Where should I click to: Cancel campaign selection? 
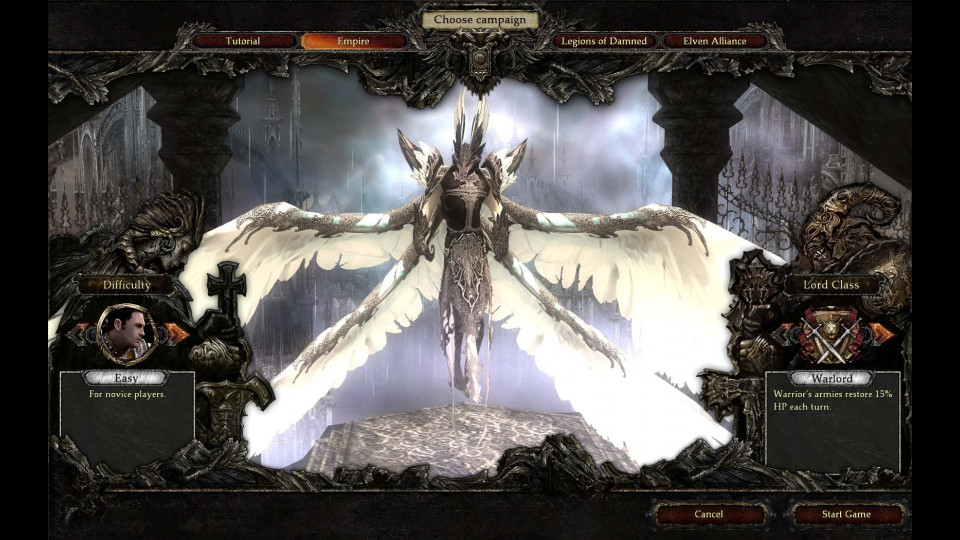(x=708, y=514)
